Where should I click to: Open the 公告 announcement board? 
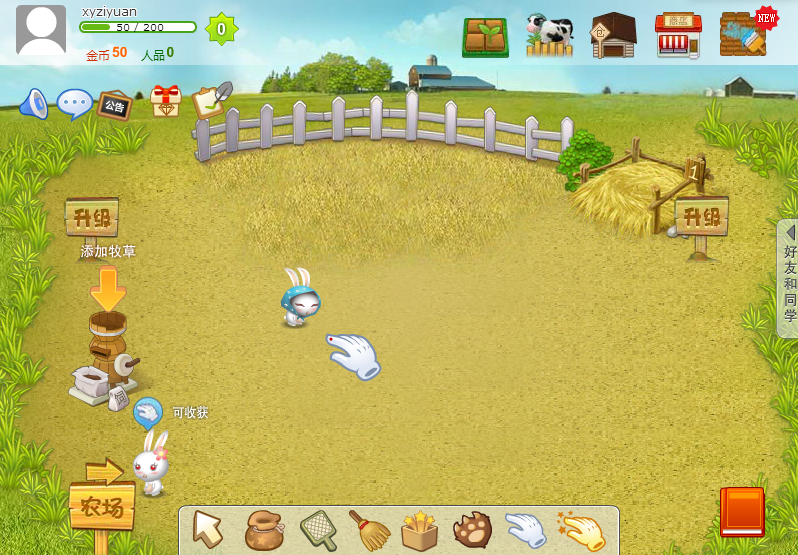pyautogui.click(x=114, y=105)
